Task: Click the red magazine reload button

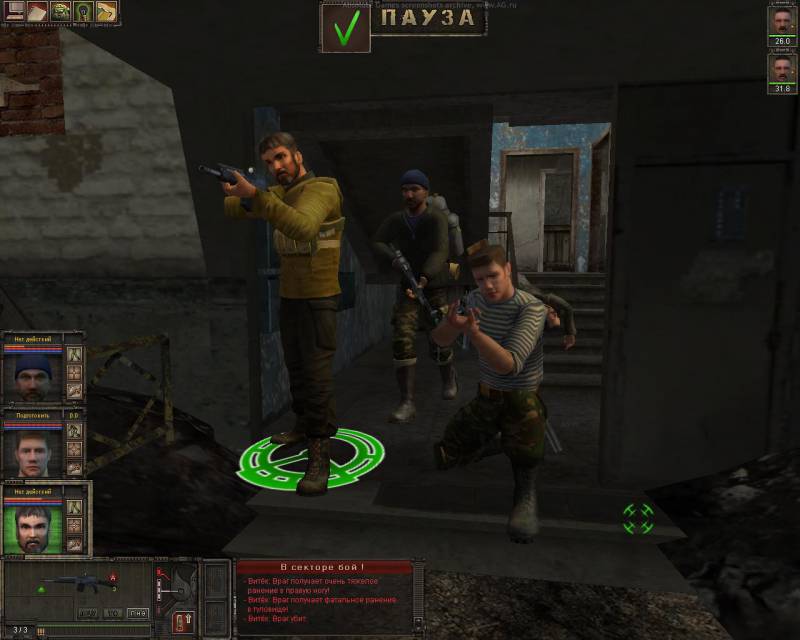Action: 181,620
